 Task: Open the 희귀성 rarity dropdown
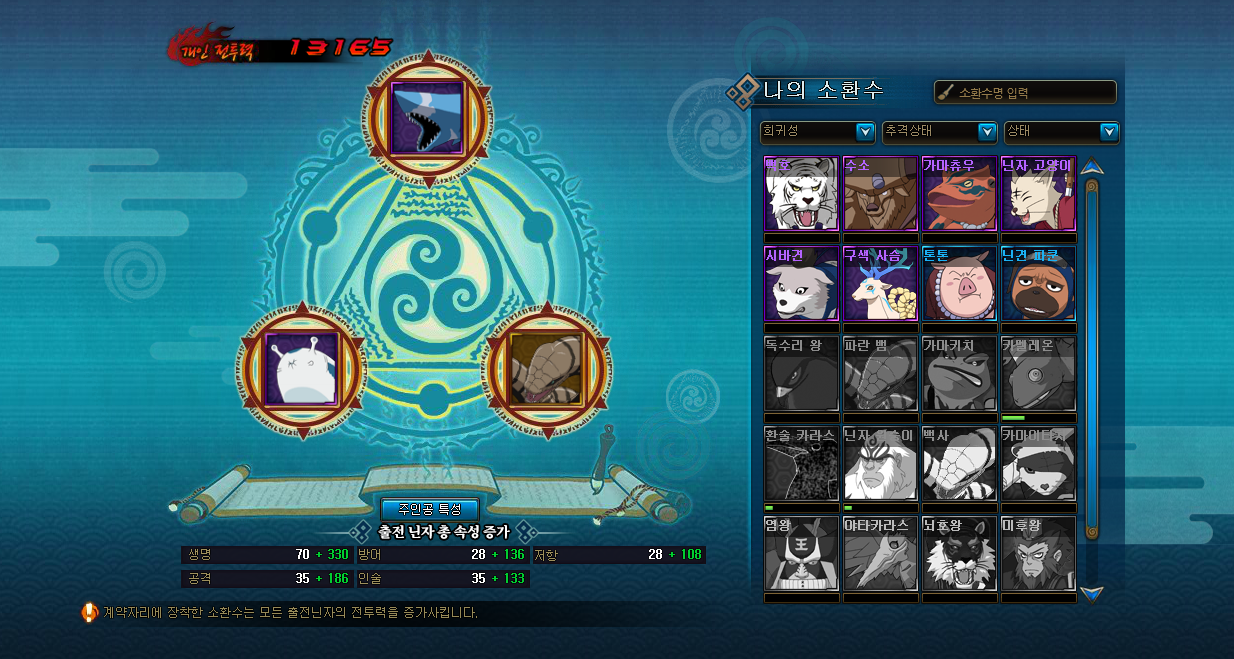pos(818,131)
